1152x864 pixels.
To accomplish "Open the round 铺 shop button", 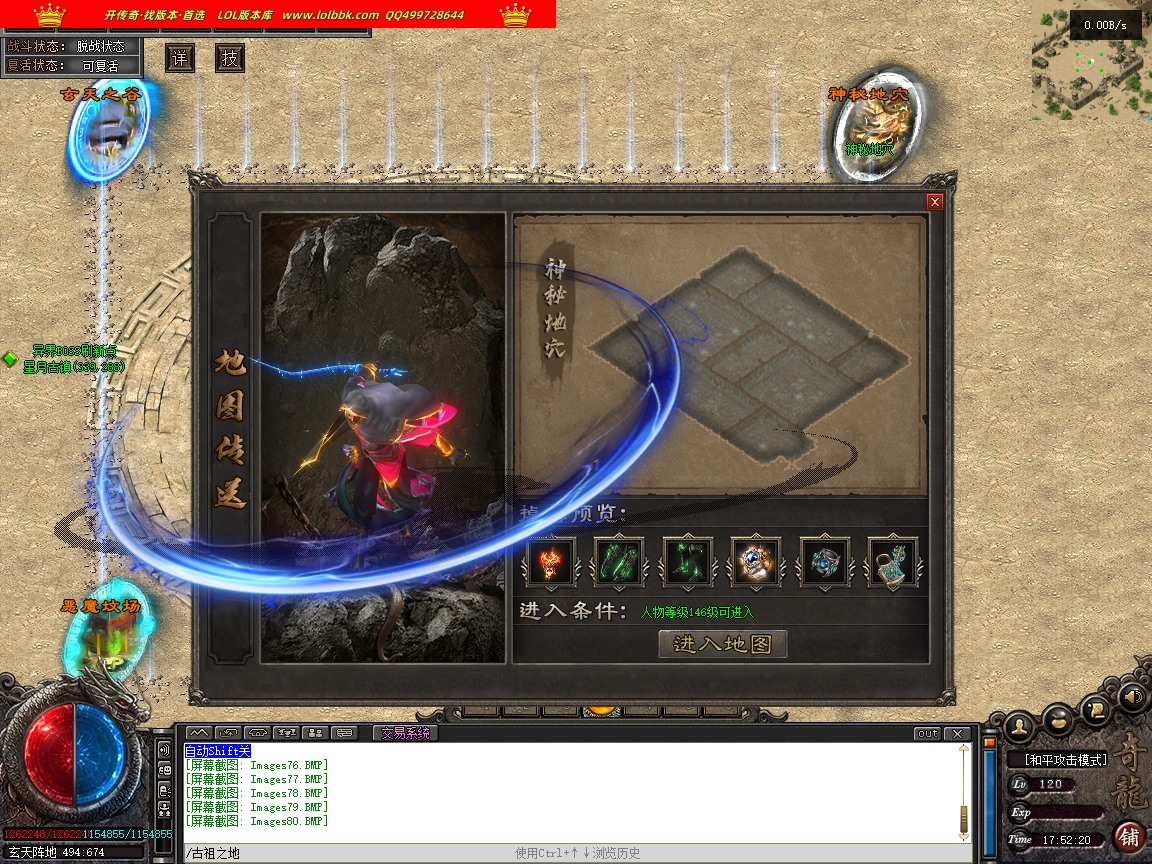I will pos(1129,836).
